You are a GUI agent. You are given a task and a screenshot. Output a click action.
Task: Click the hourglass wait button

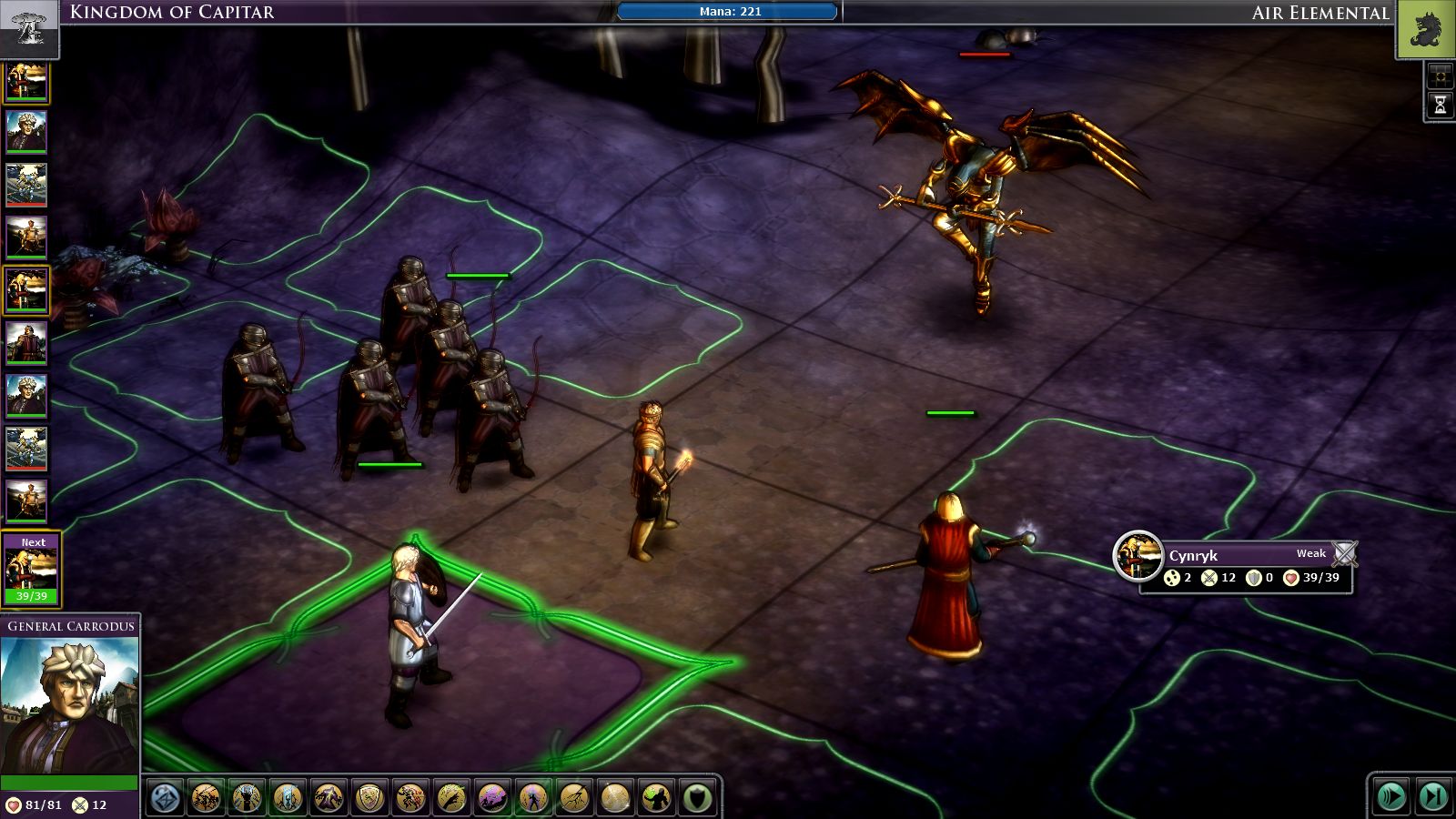[1440, 106]
